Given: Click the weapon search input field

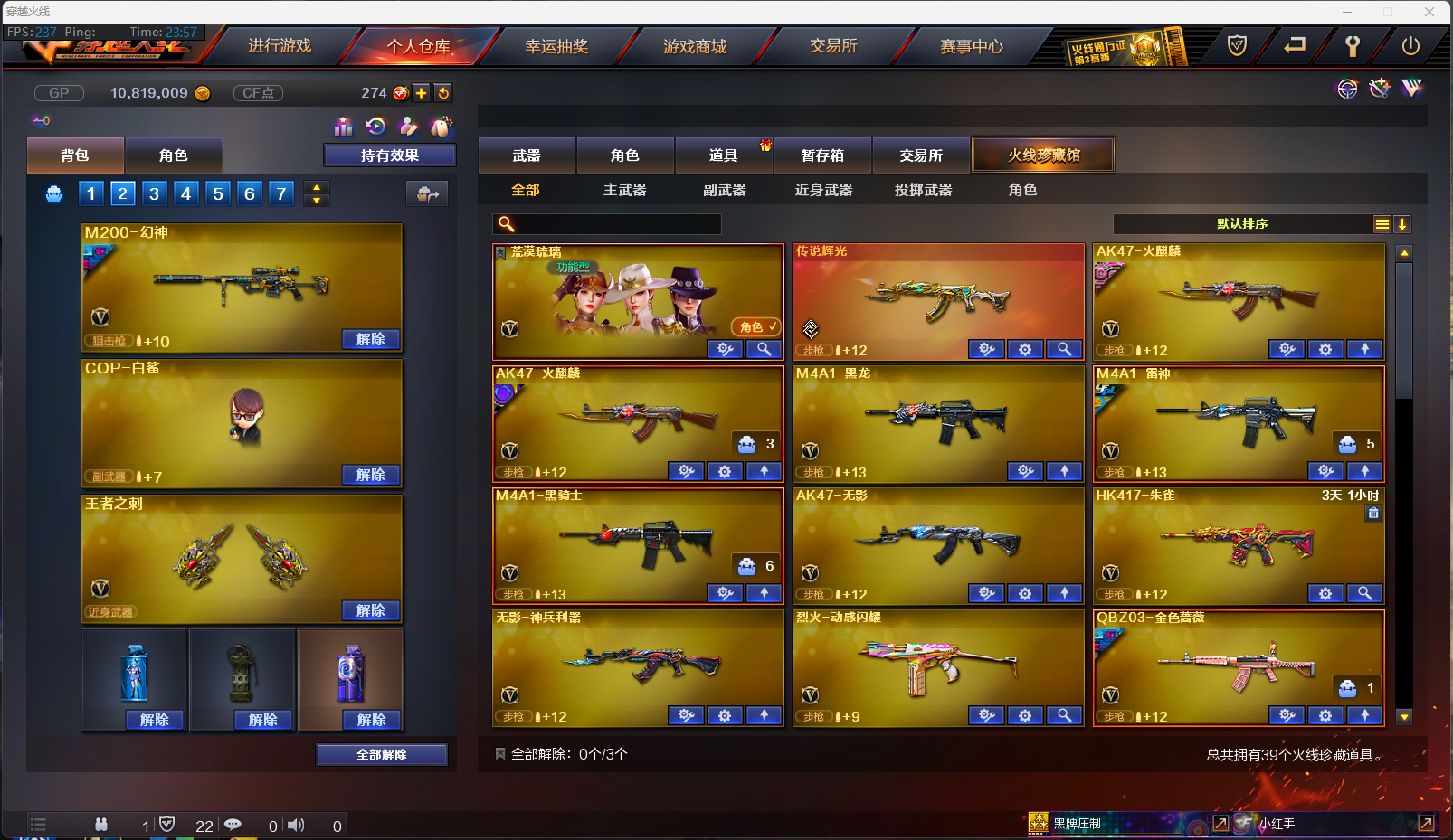Looking at the screenshot, I should point(615,223).
